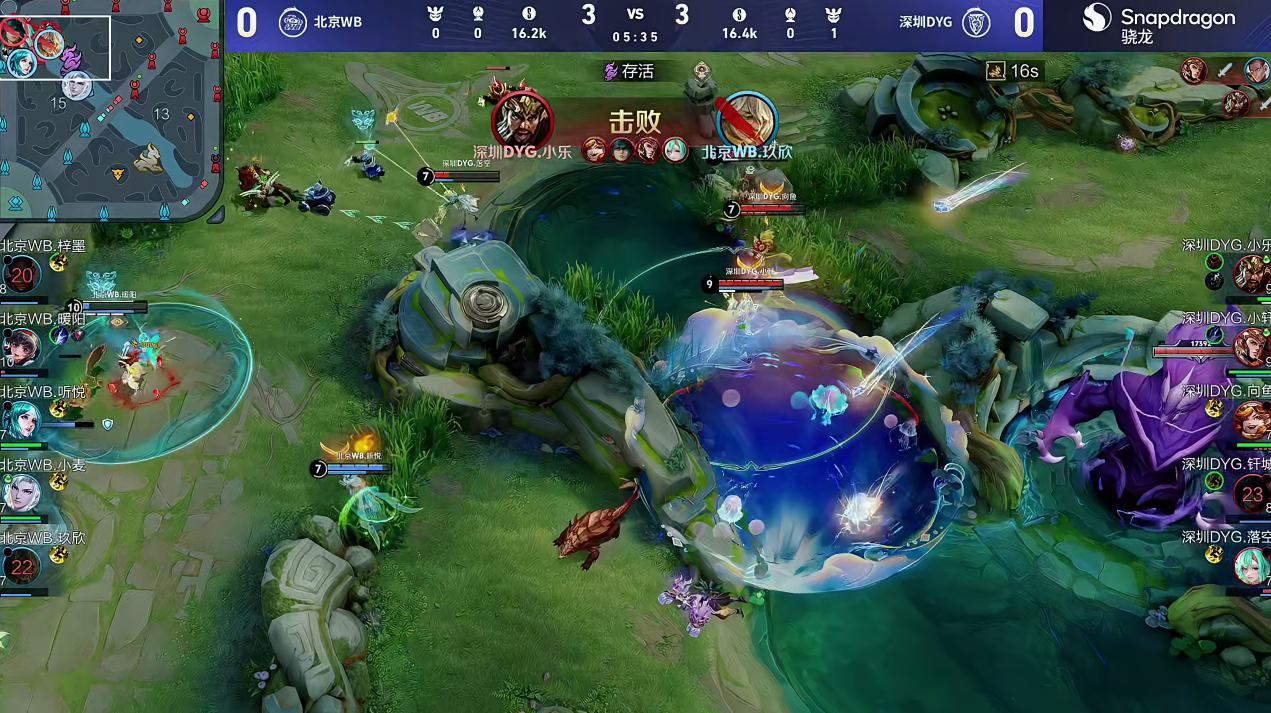1271x713 pixels.
Task: Select 北京WB.梓墨 player portrait
Action: [20, 275]
